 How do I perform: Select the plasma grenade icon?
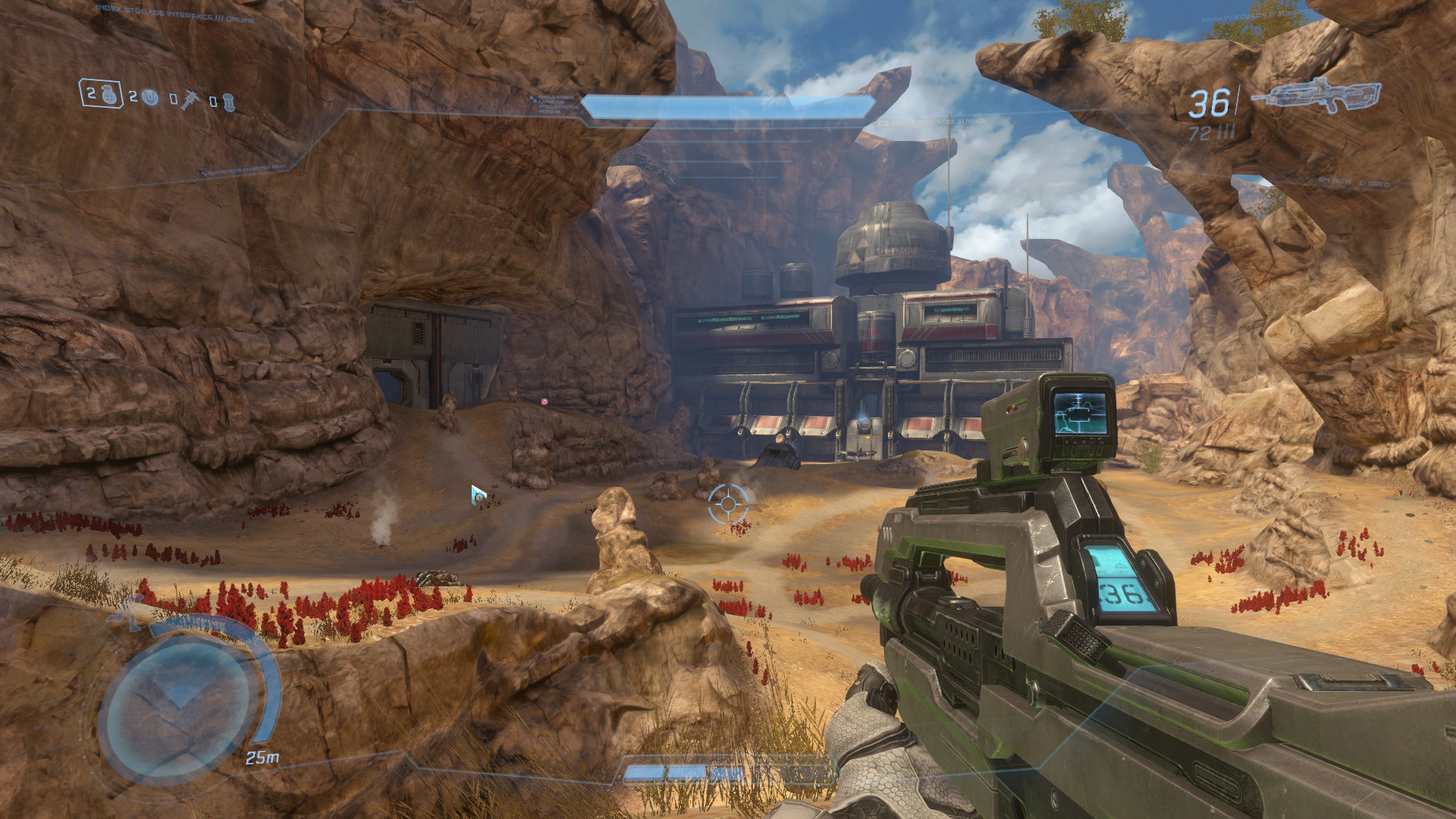point(150,98)
